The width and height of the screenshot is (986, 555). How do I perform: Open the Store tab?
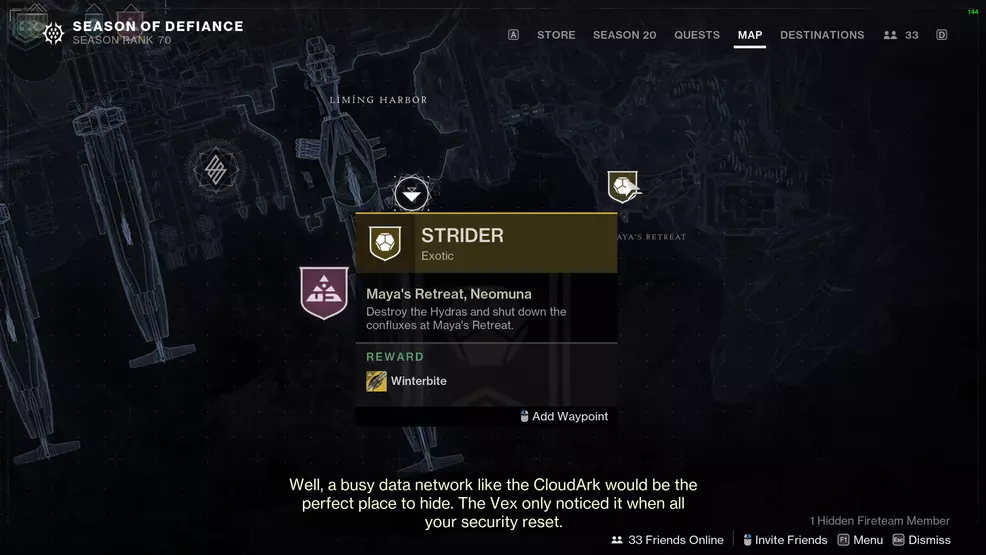(x=556, y=35)
